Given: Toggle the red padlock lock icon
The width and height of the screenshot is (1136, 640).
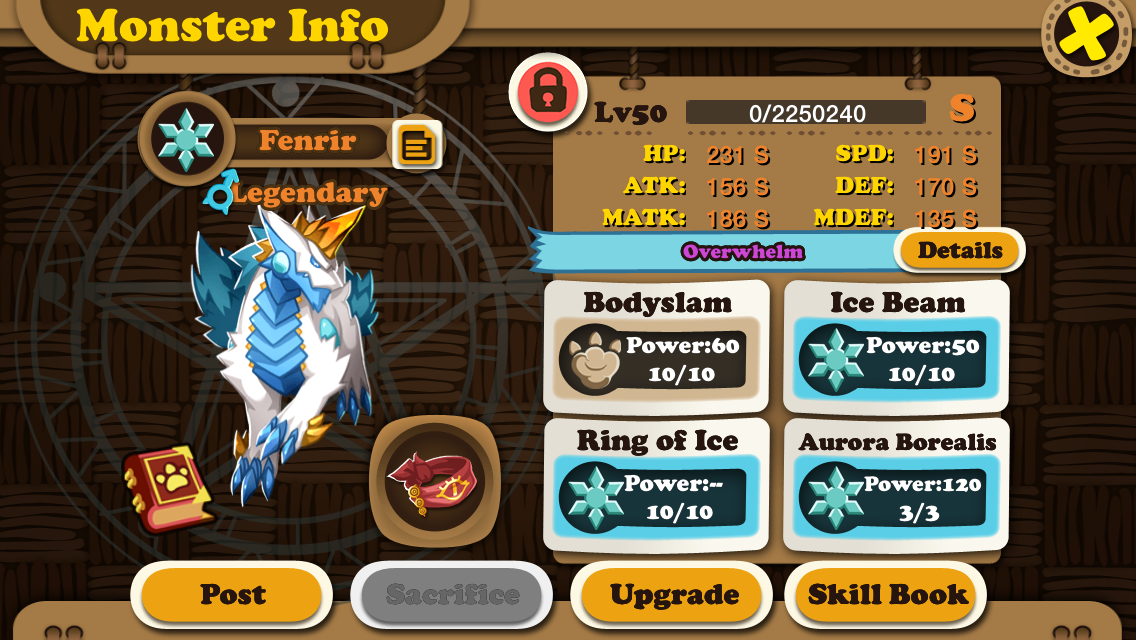Looking at the screenshot, I should (547, 92).
